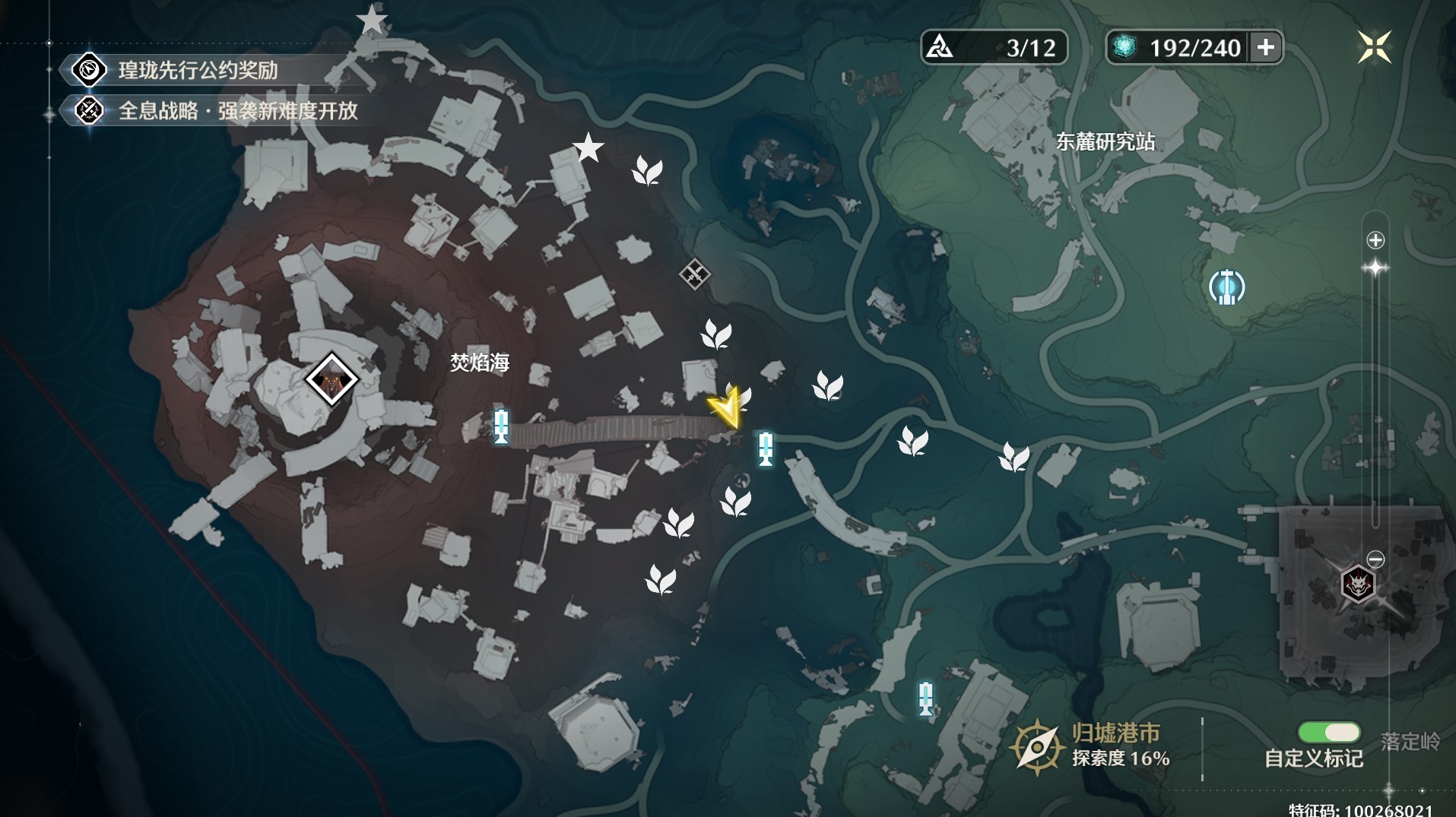Image resolution: width=1456 pixels, height=817 pixels.
Task: Toggle the 自定义标记 custom marker switch
Action: coord(1329,732)
